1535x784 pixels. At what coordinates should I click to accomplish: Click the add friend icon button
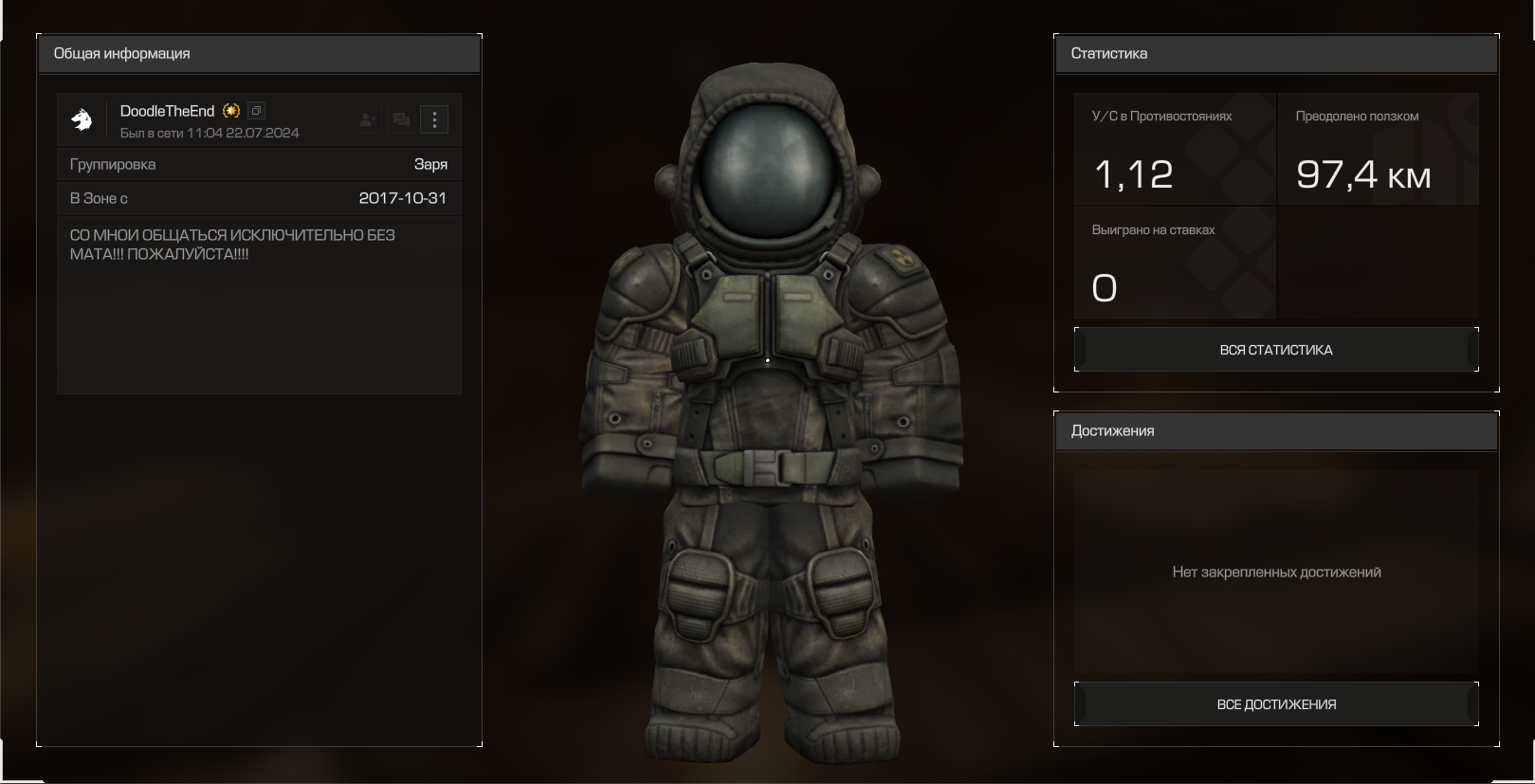click(367, 119)
